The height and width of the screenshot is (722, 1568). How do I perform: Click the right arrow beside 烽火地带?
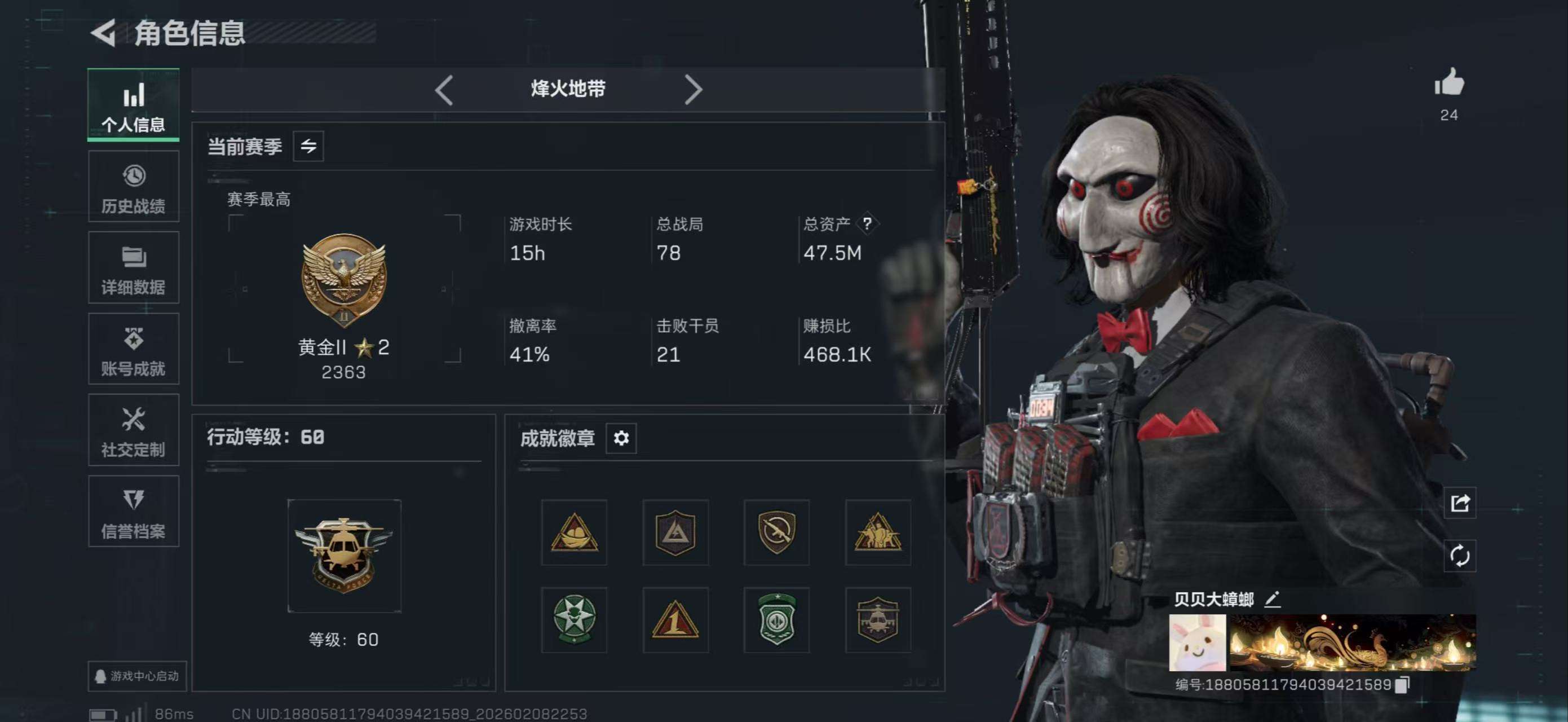click(x=694, y=90)
